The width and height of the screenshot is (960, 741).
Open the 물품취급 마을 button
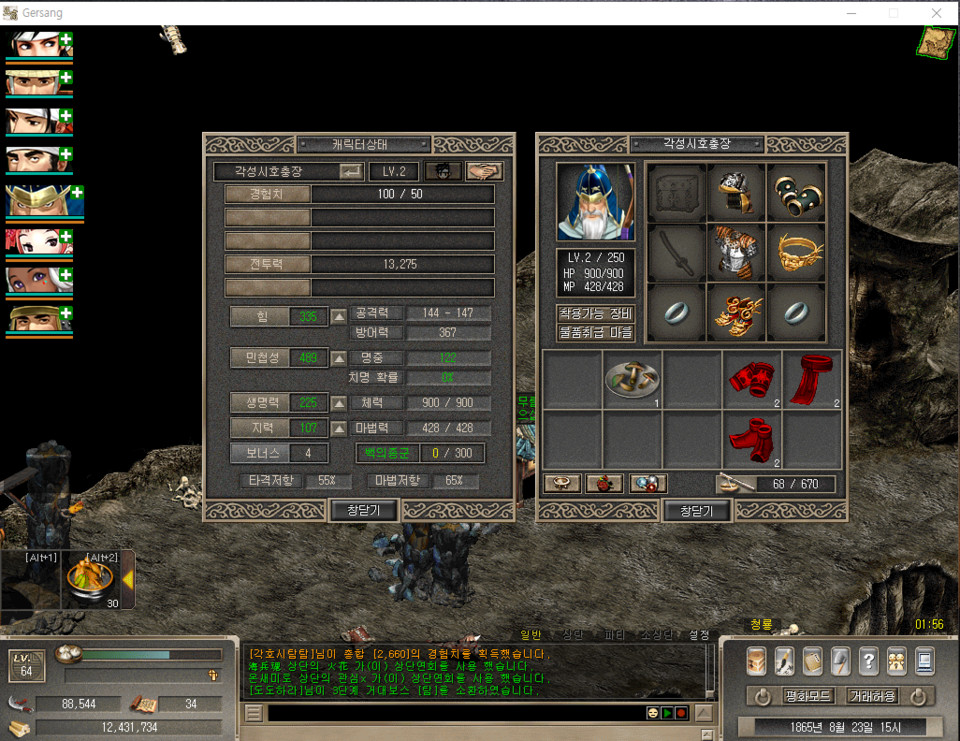tap(596, 331)
